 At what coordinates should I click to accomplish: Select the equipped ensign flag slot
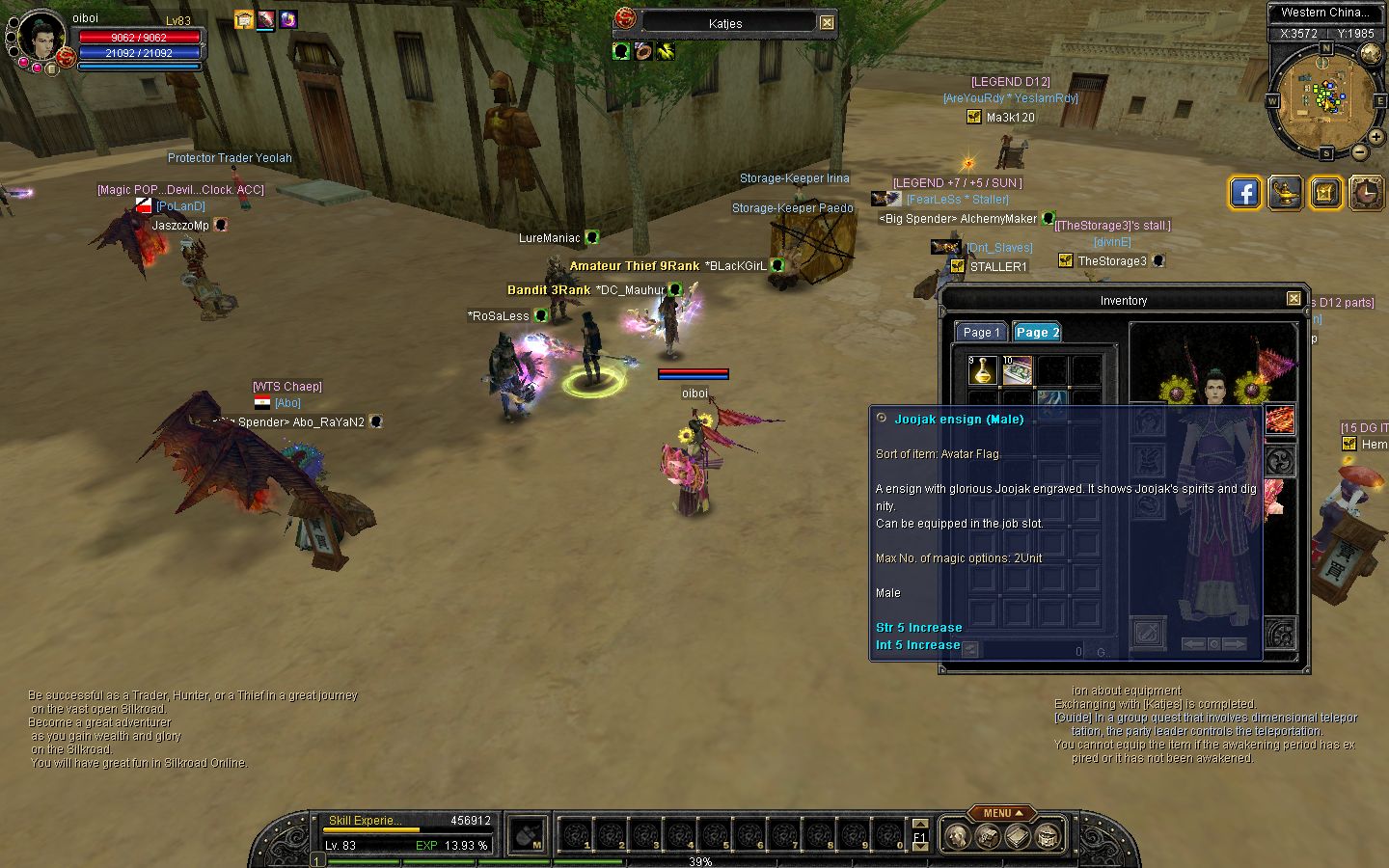pyautogui.click(x=1279, y=420)
